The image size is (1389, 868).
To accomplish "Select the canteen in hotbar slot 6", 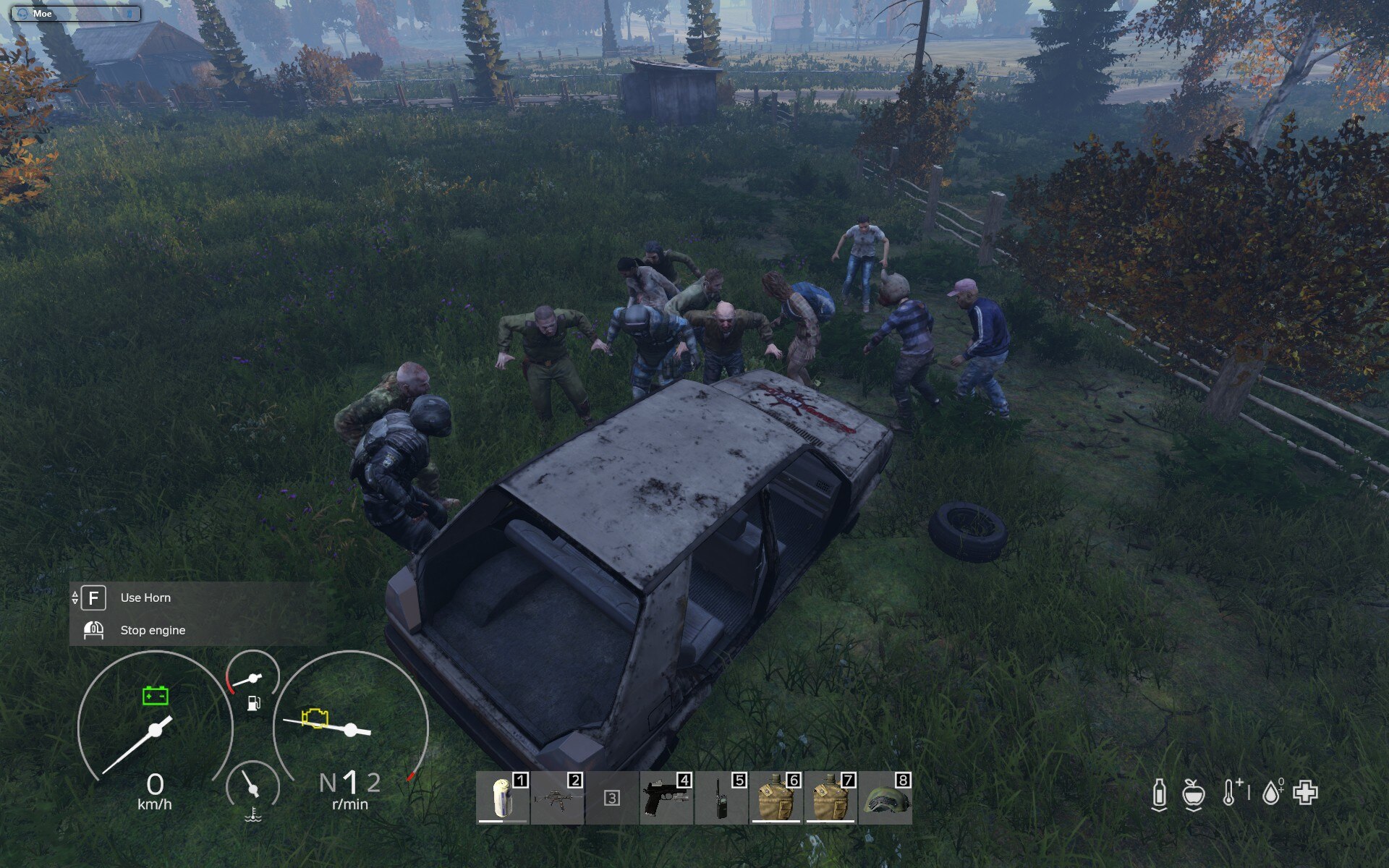I will tap(776, 798).
